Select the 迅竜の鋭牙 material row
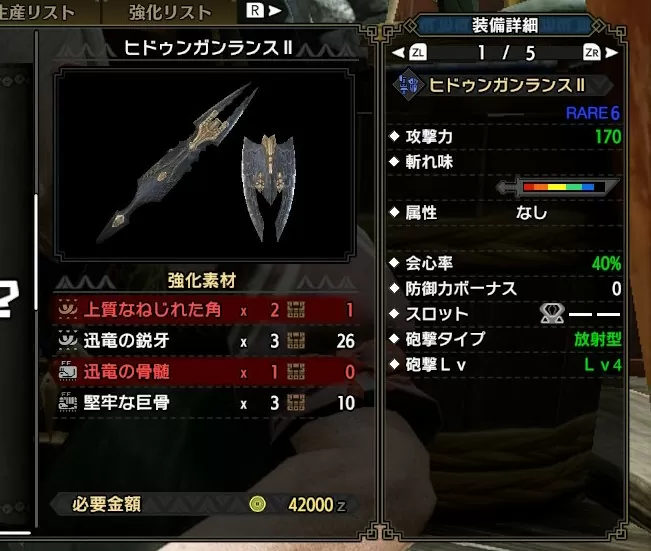Viewport: 651px width, 551px height. click(207, 341)
